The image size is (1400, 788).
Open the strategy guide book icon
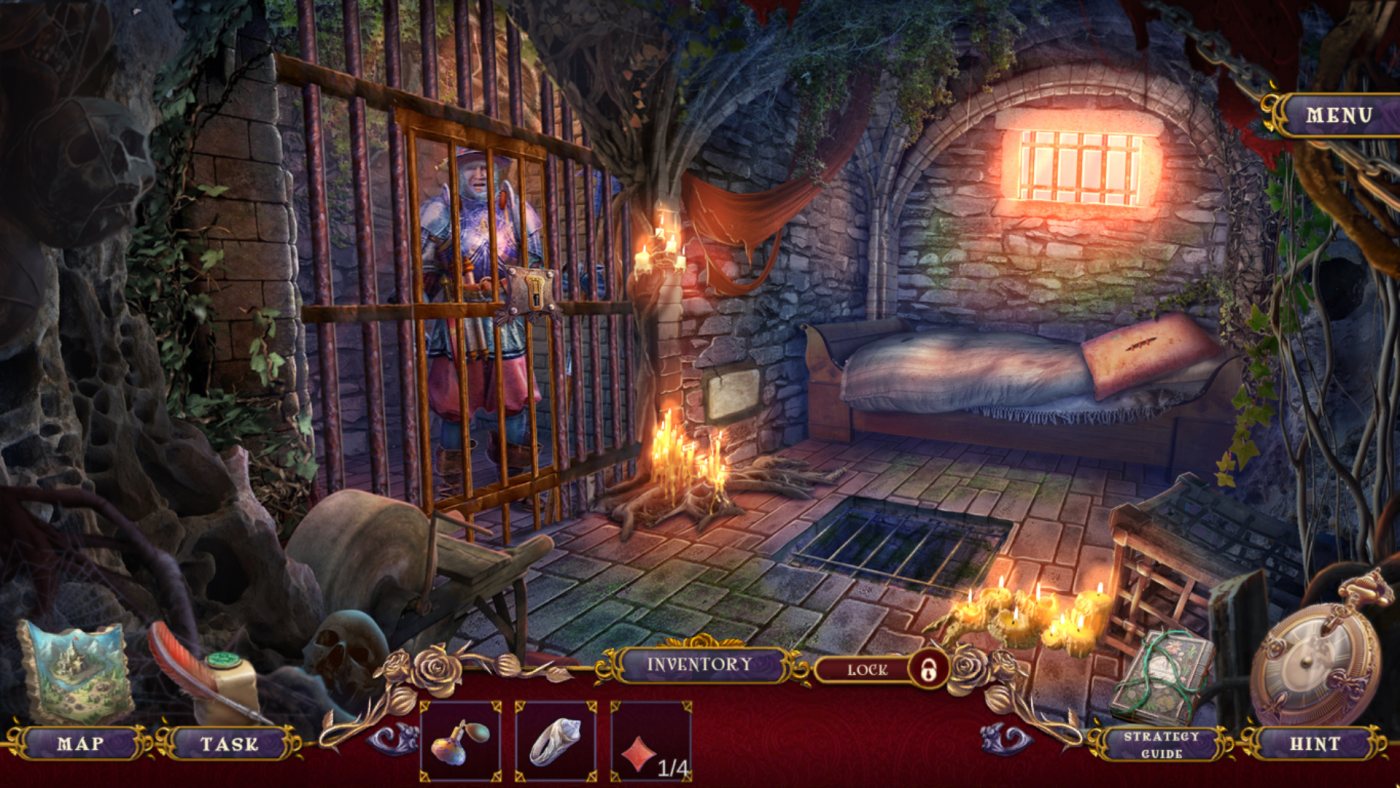click(1162, 677)
